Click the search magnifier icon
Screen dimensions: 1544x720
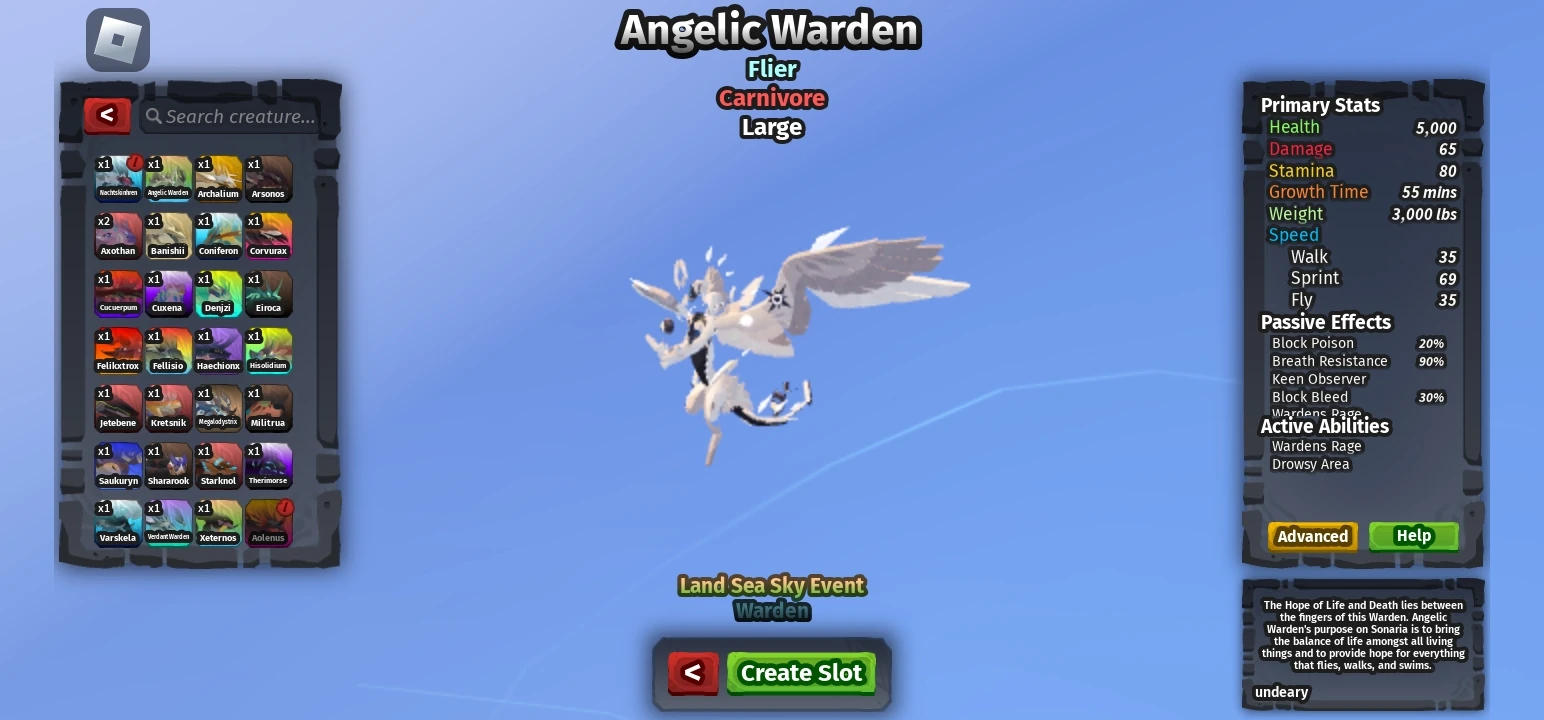pos(152,116)
